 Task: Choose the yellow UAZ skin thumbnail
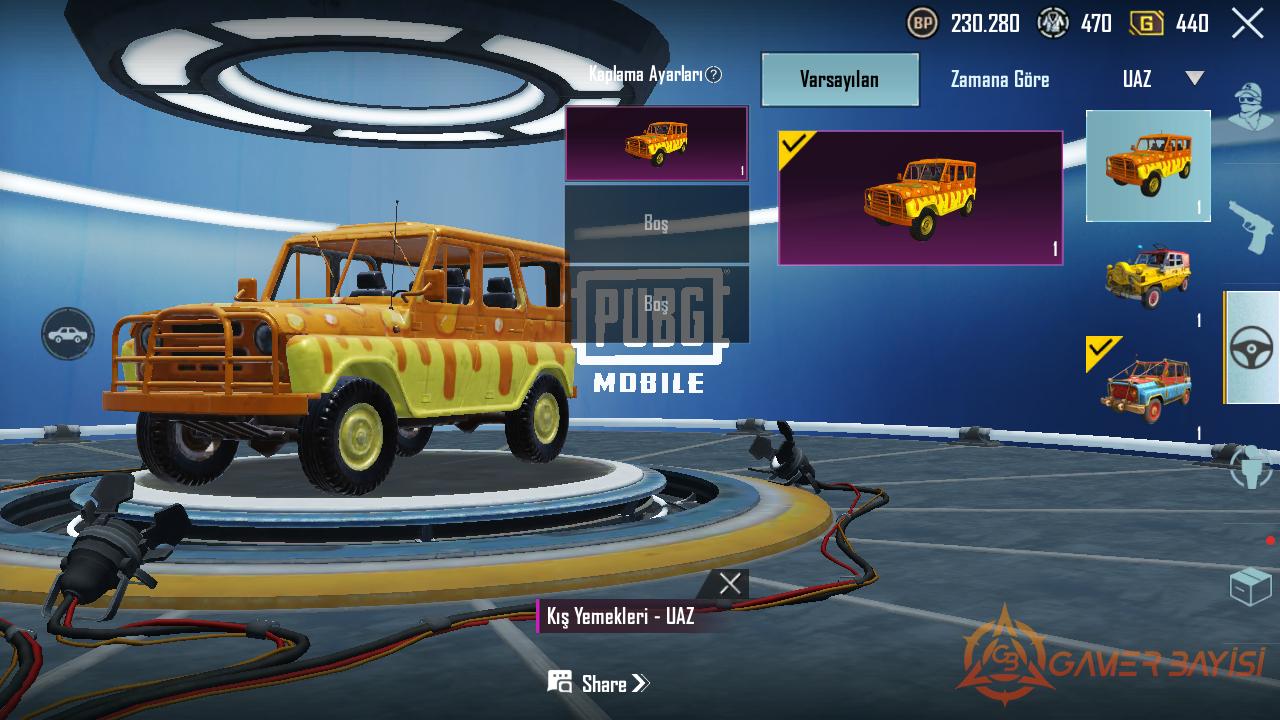tap(1148, 275)
